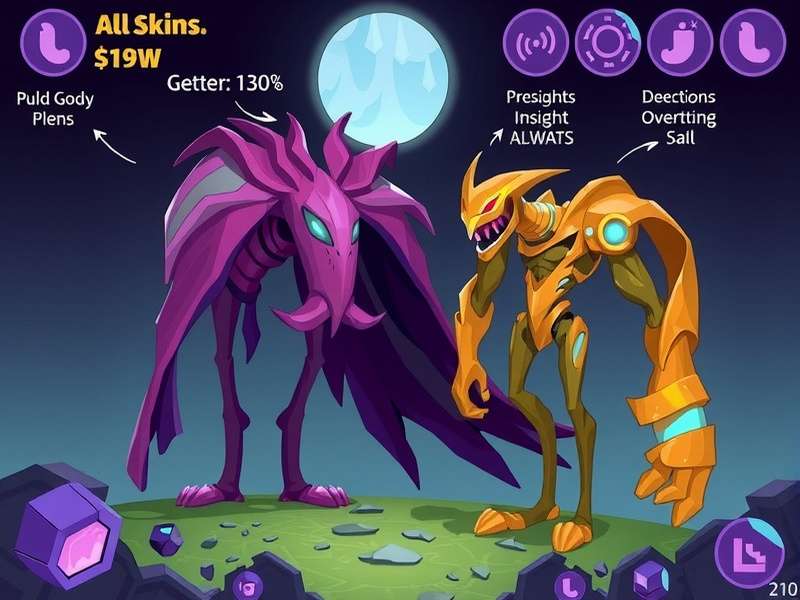Activate the broadcast signal waves icon

coord(535,43)
